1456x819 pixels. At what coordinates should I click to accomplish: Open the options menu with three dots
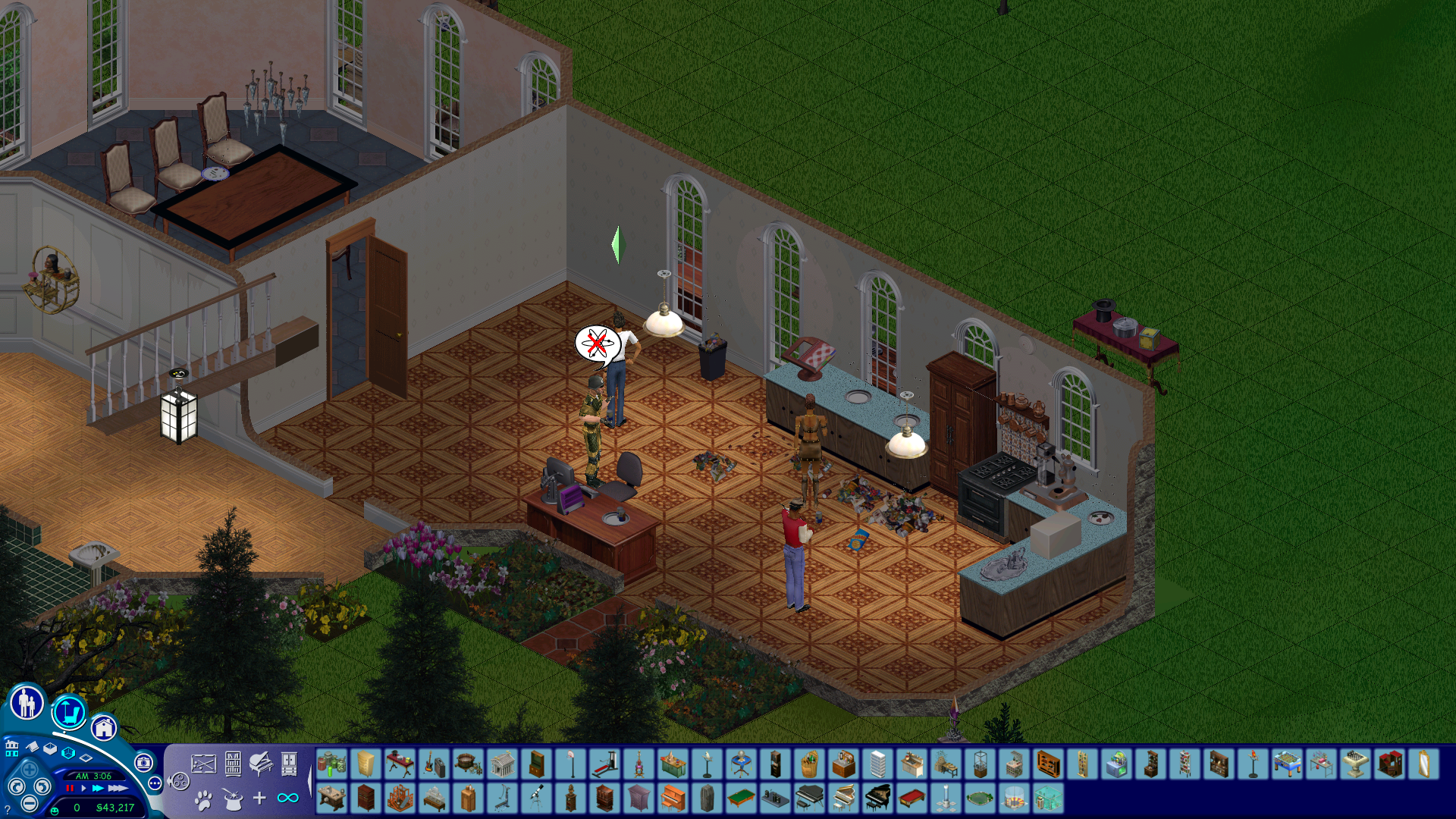pos(155,783)
